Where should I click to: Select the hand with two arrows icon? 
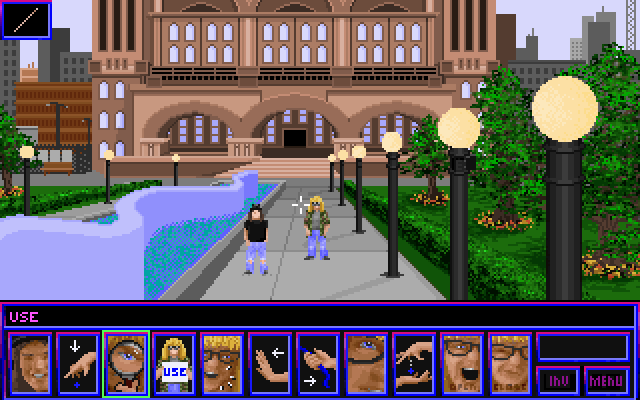coord(318,364)
